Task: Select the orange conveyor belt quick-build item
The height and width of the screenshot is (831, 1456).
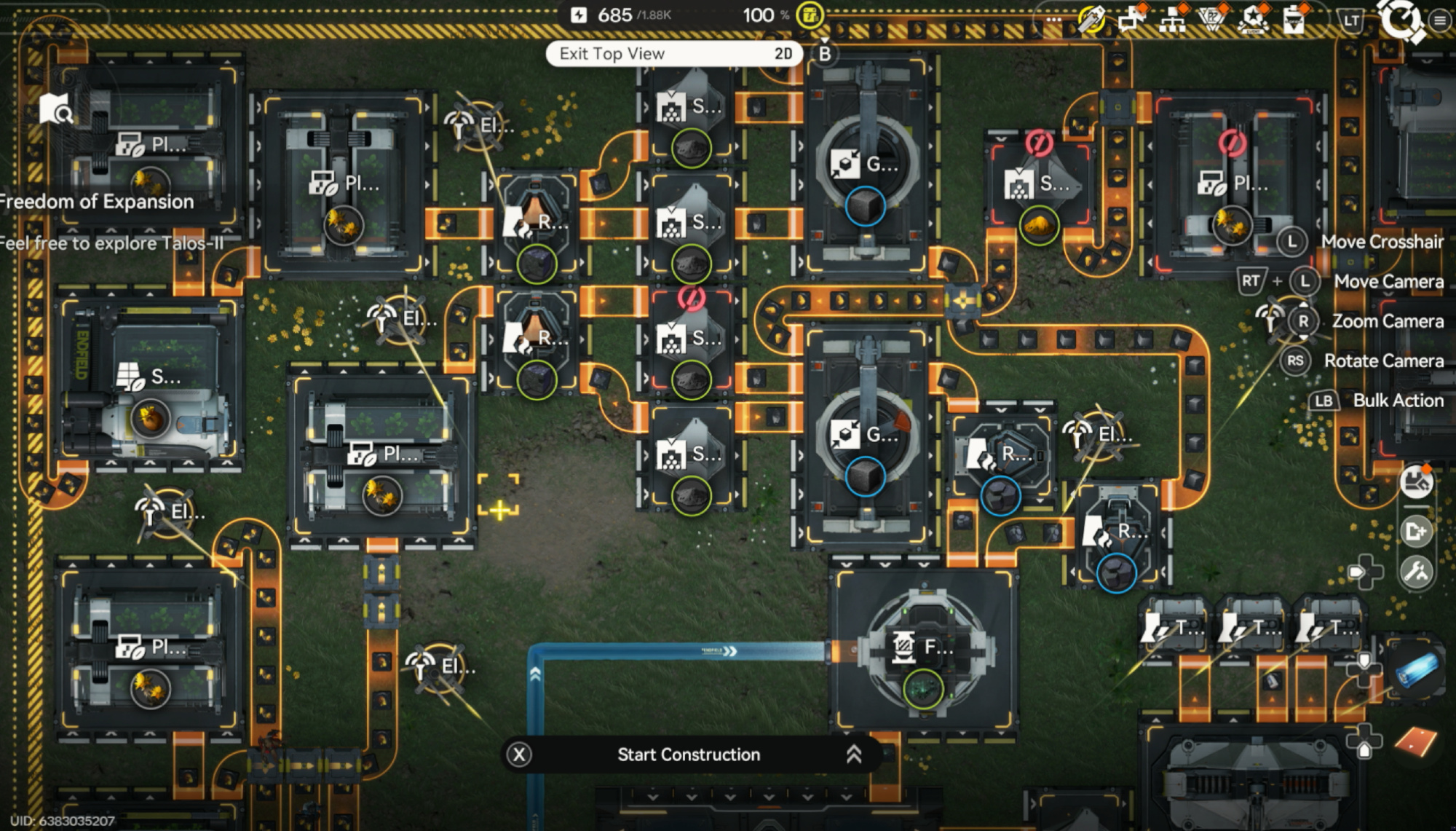Action: pos(1416,741)
